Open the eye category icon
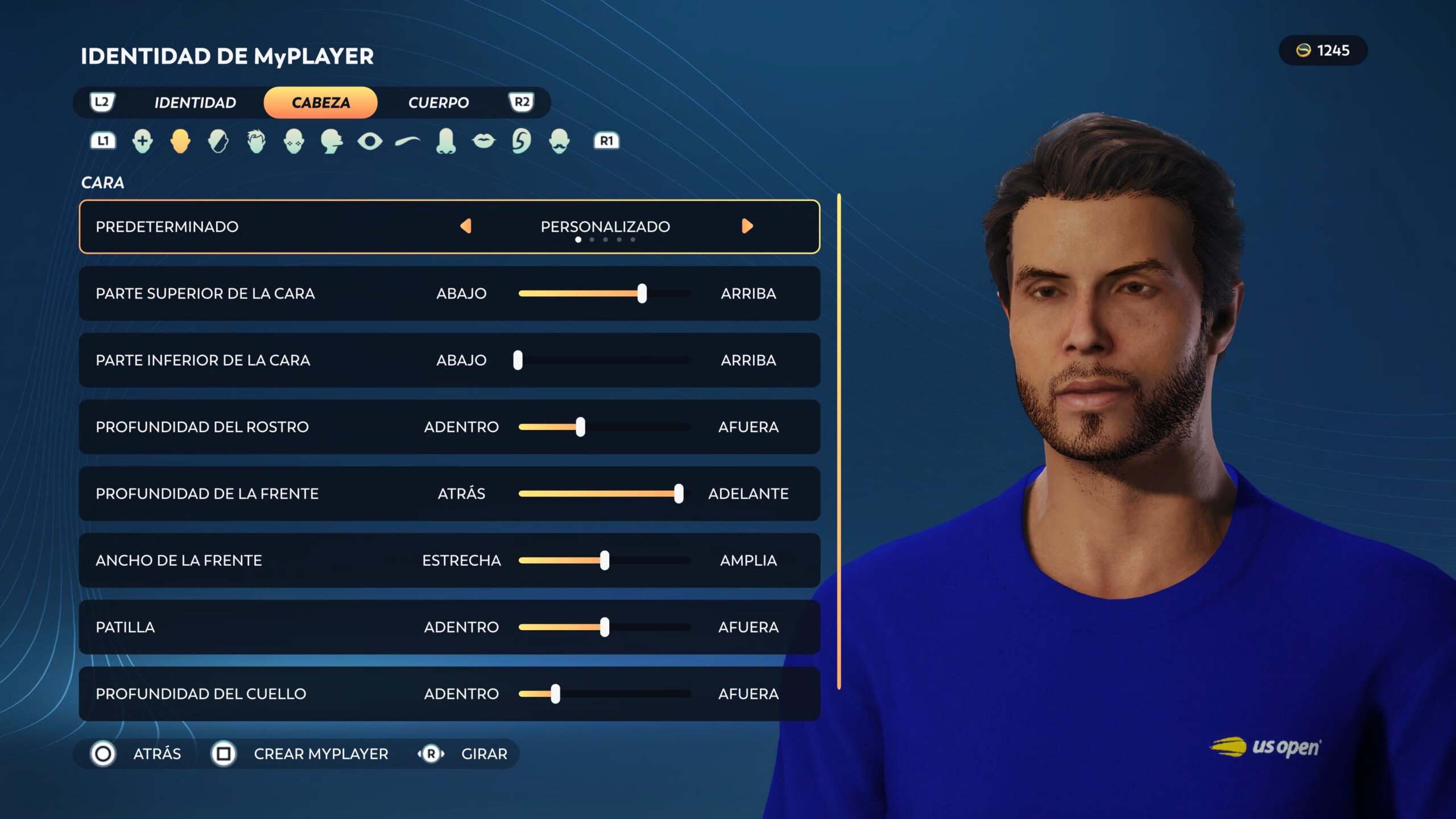The image size is (1456, 819). [370, 141]
